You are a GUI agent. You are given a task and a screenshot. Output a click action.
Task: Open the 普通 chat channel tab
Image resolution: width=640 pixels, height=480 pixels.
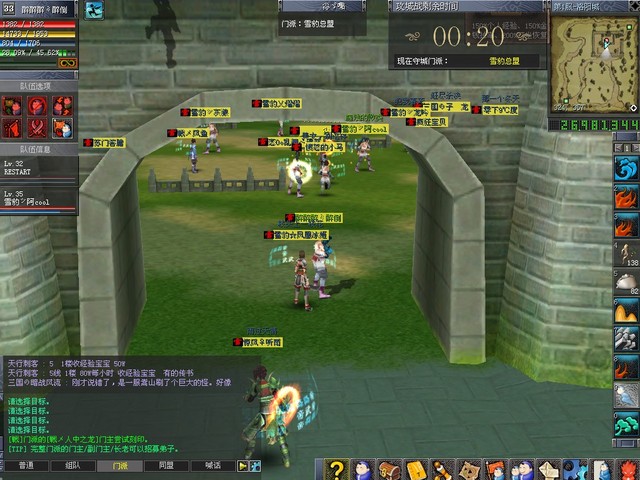tap(26, 465)
